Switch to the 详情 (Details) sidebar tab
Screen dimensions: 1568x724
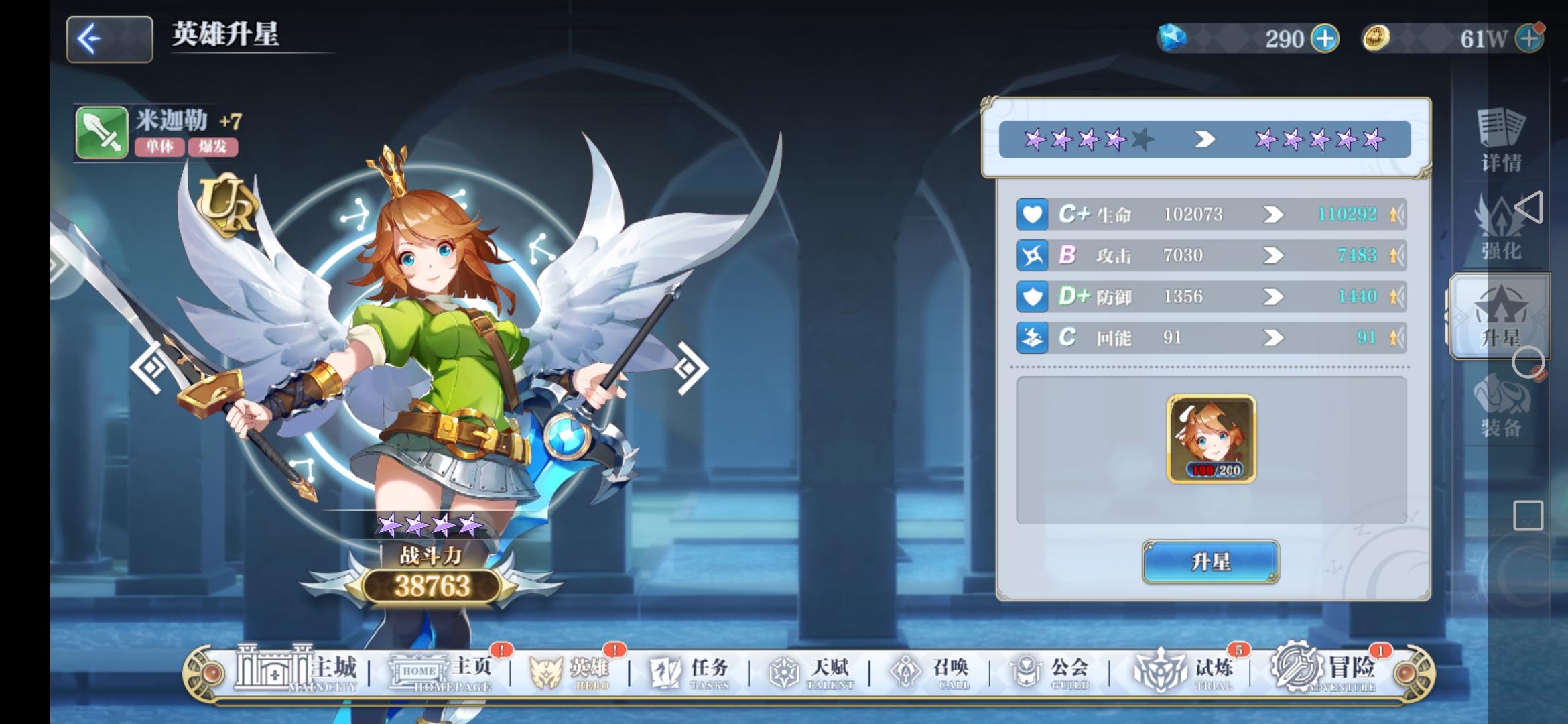pos(1501,137)
